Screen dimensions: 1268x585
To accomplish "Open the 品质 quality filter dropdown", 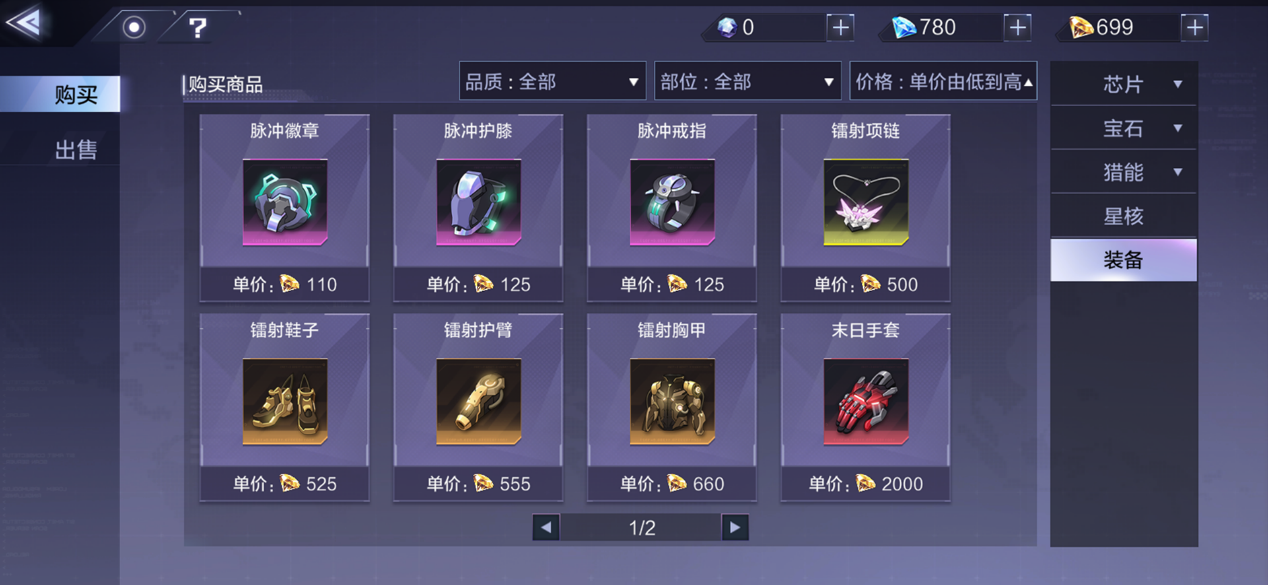I will [552, 82].
